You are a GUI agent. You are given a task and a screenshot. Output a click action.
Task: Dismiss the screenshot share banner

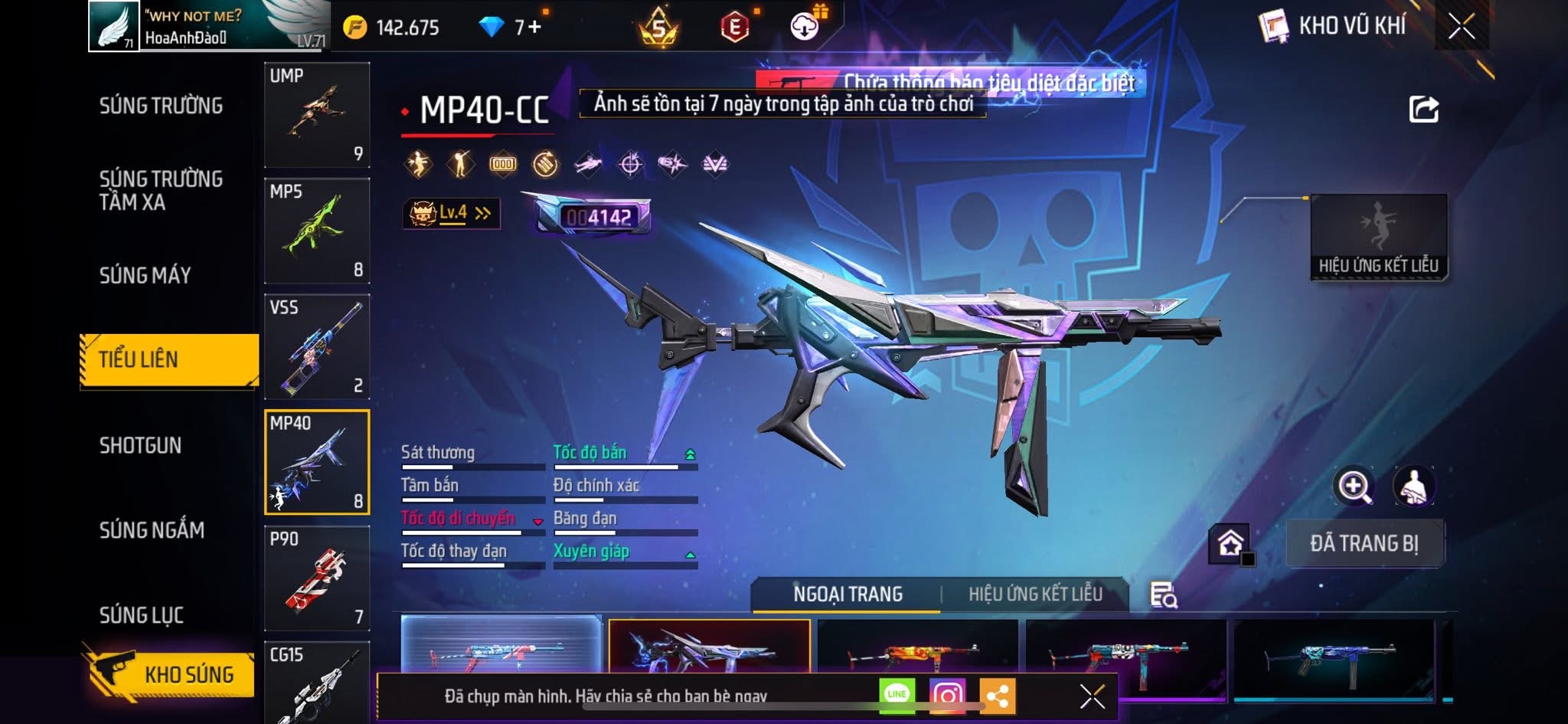point(1092,696)
